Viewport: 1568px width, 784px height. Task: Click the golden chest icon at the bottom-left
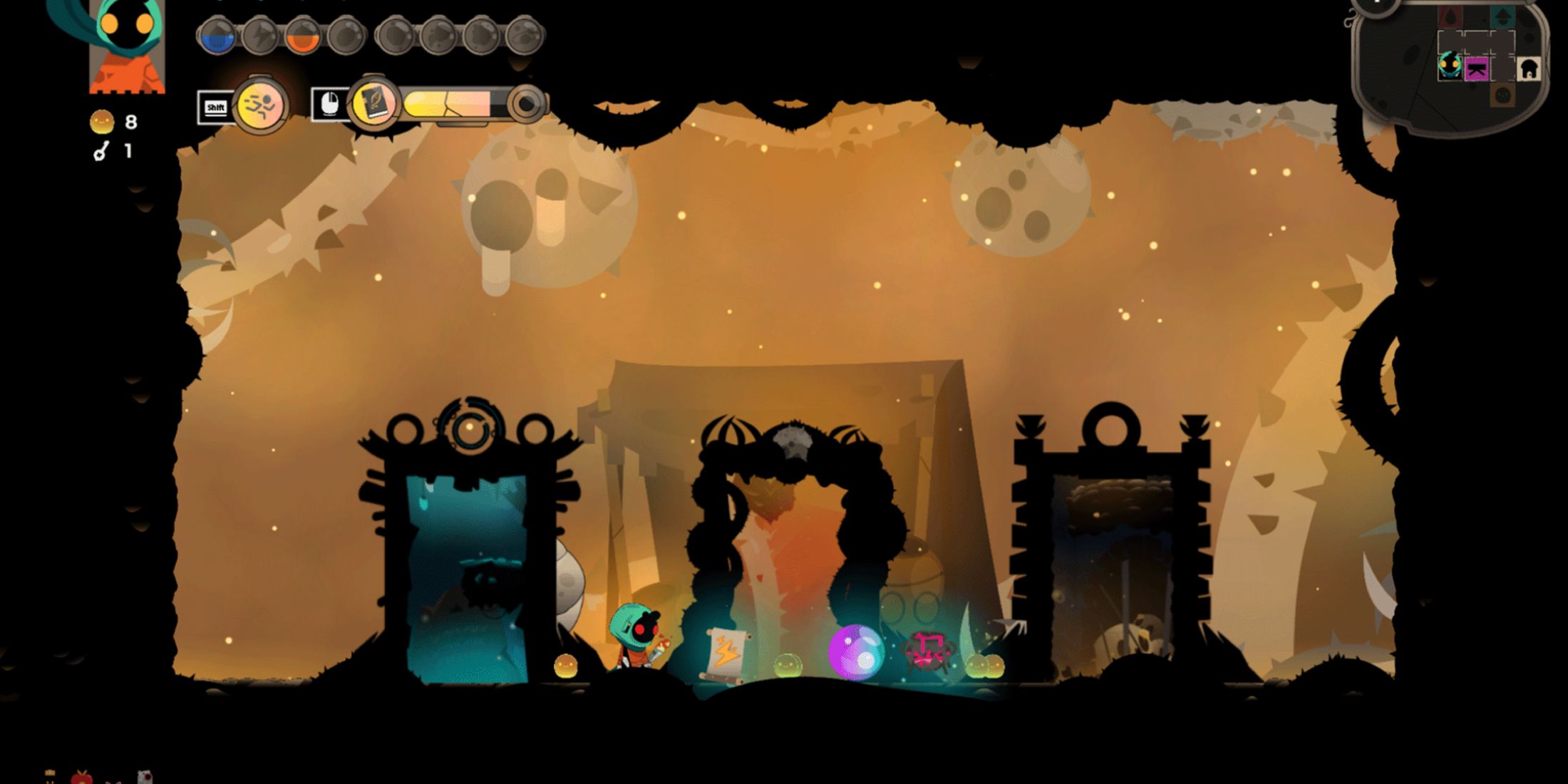tap(49, 773)
